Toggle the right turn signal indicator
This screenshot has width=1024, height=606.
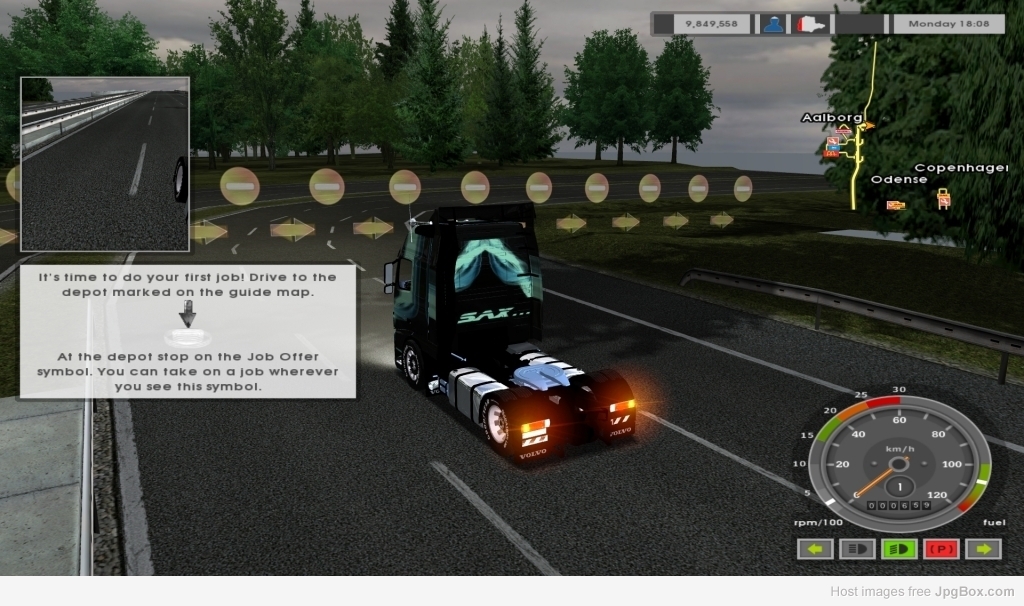point(983,549)
